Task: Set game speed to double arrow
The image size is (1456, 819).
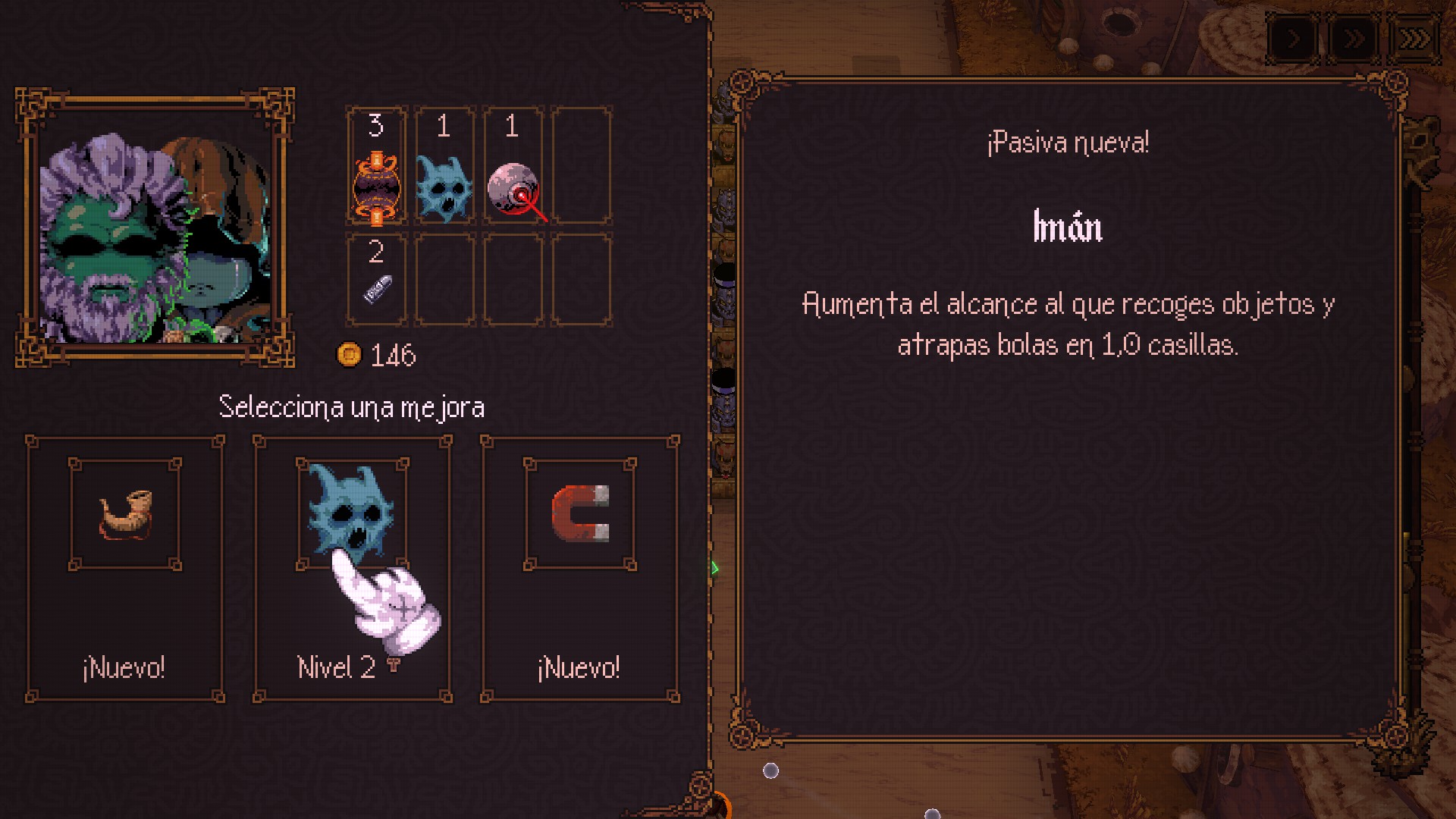Action: [1354, 39]
